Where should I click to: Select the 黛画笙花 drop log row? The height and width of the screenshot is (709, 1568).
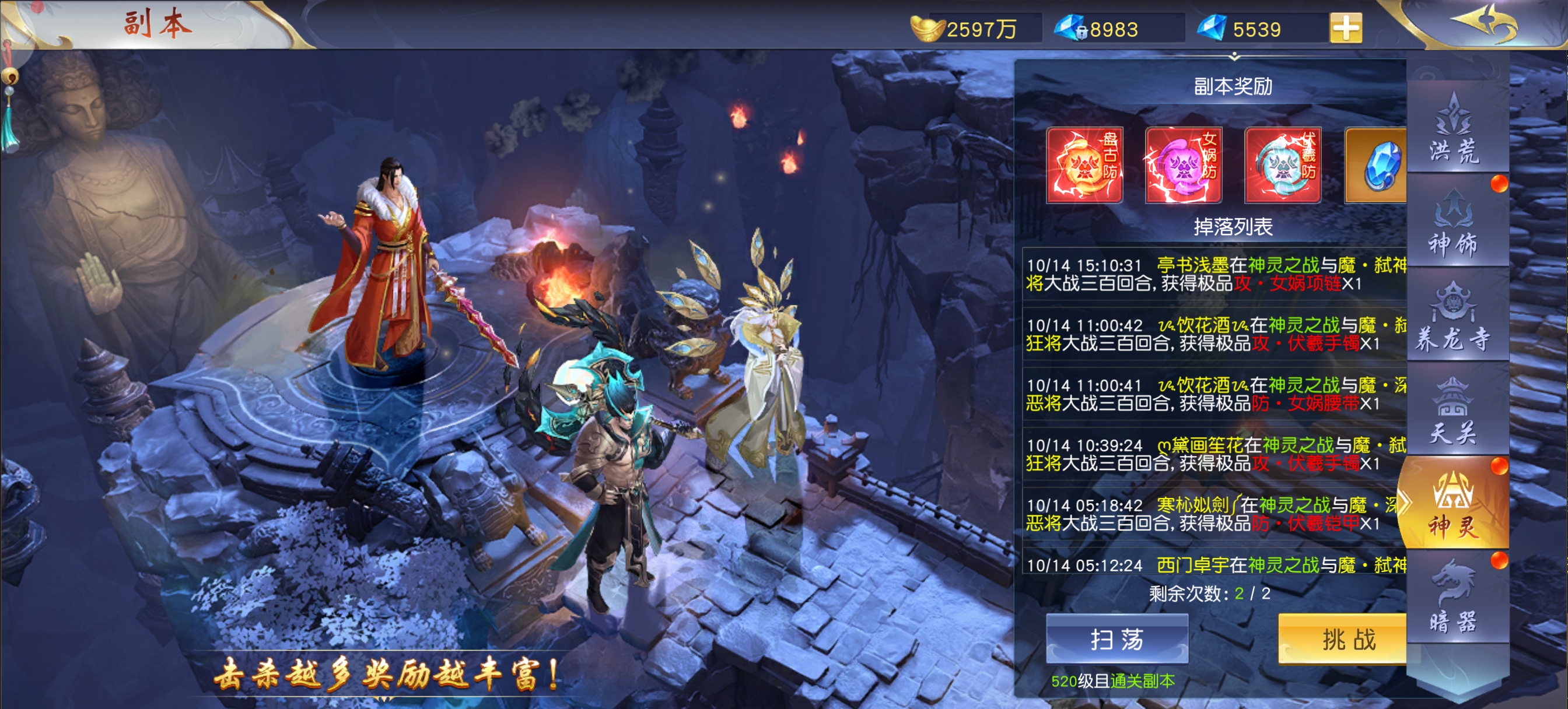point(1215,454)
